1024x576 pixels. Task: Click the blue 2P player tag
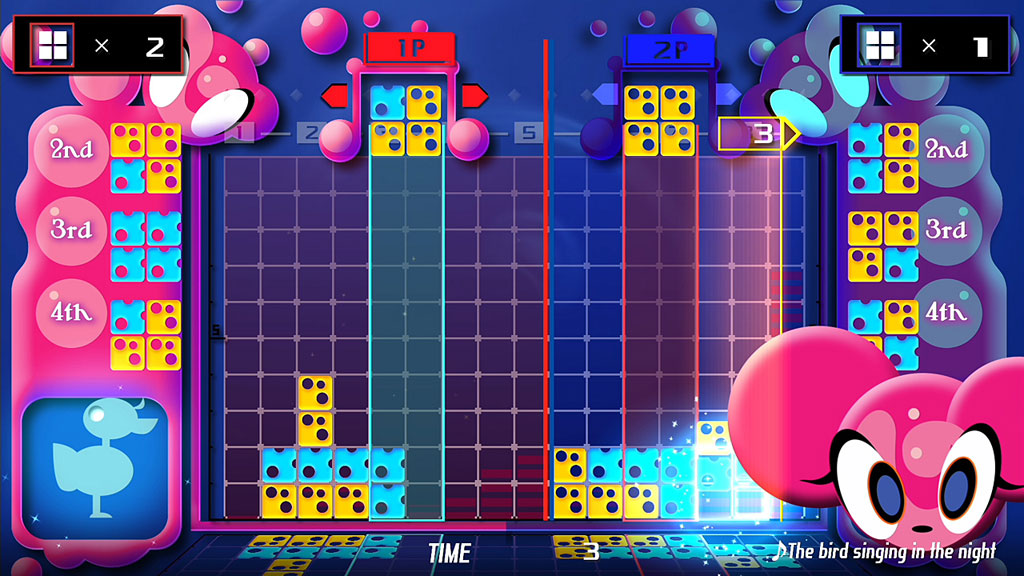click(x=669, y=47)
